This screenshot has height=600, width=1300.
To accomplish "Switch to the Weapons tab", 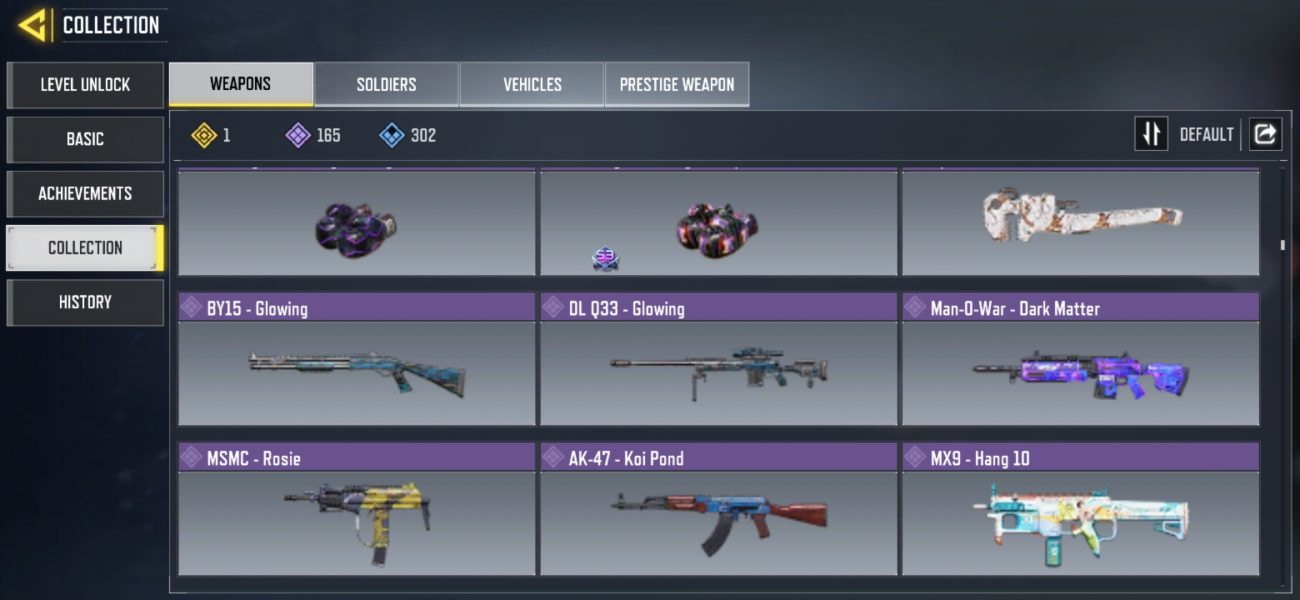I will tap(240, 84).
